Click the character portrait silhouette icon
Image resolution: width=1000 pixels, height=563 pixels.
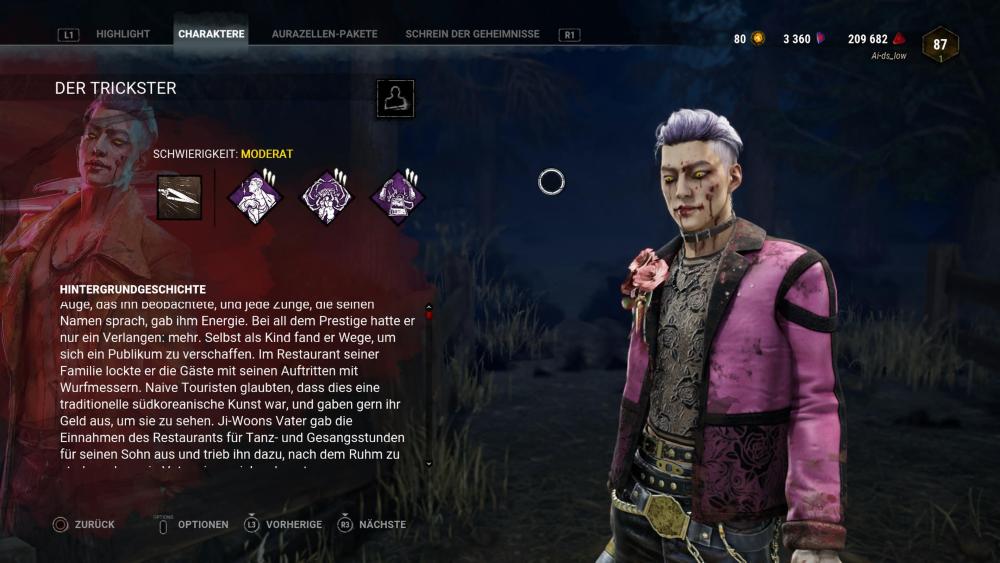click(395, 99)
